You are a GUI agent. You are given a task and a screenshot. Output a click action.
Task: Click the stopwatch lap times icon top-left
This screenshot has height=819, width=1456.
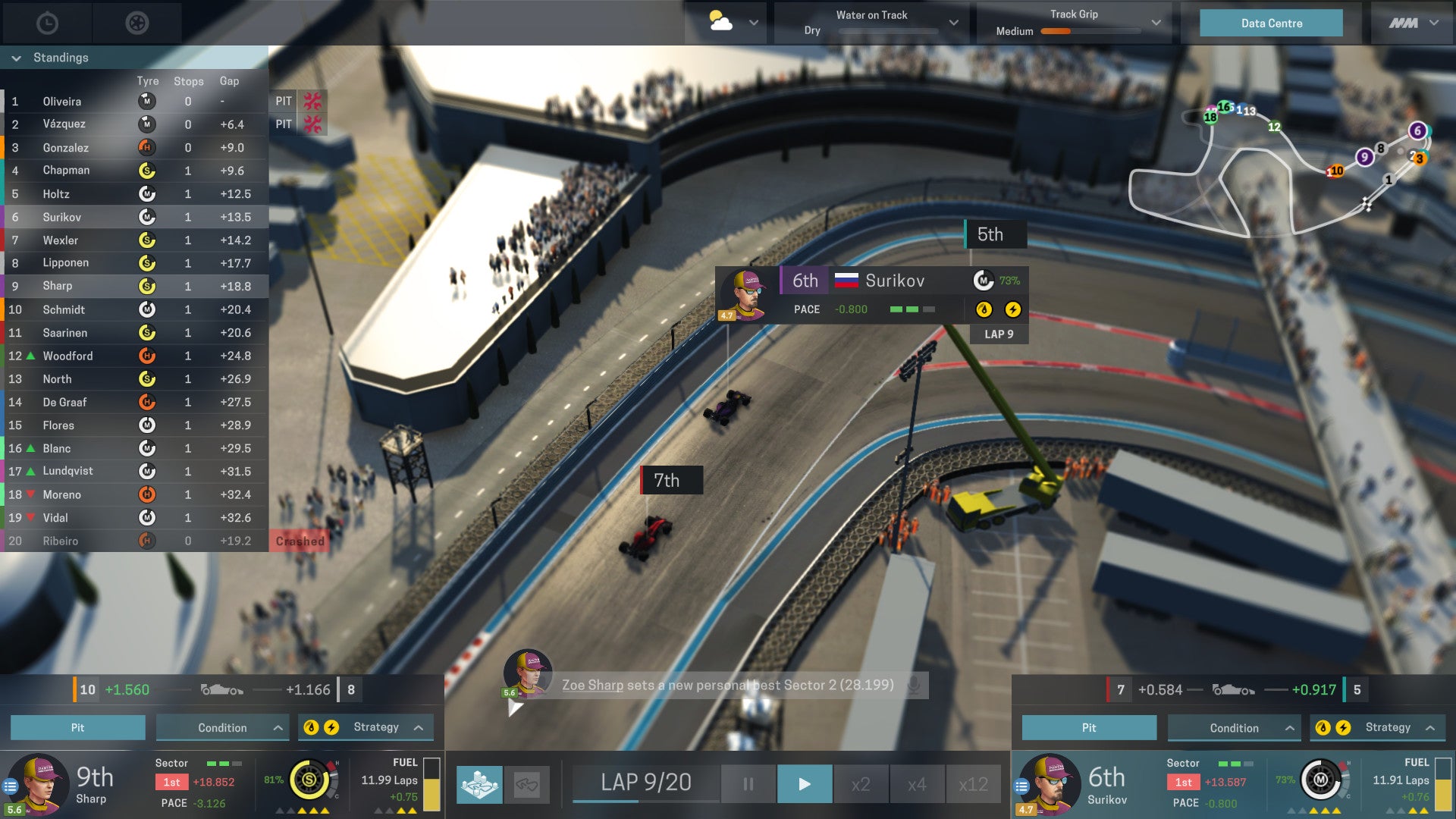click(x=47, y=23)
